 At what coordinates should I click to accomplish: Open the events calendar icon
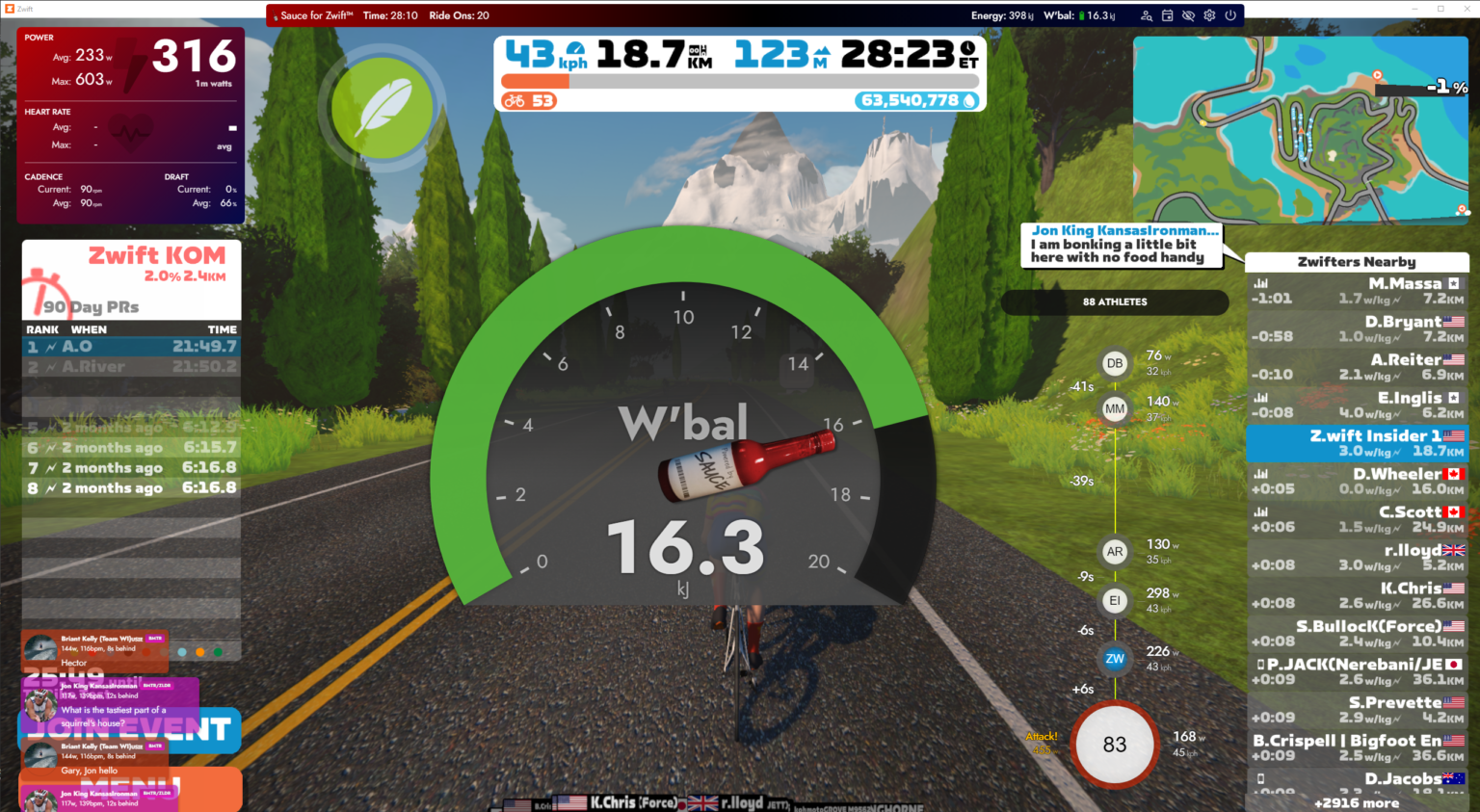pos(1167,15)
